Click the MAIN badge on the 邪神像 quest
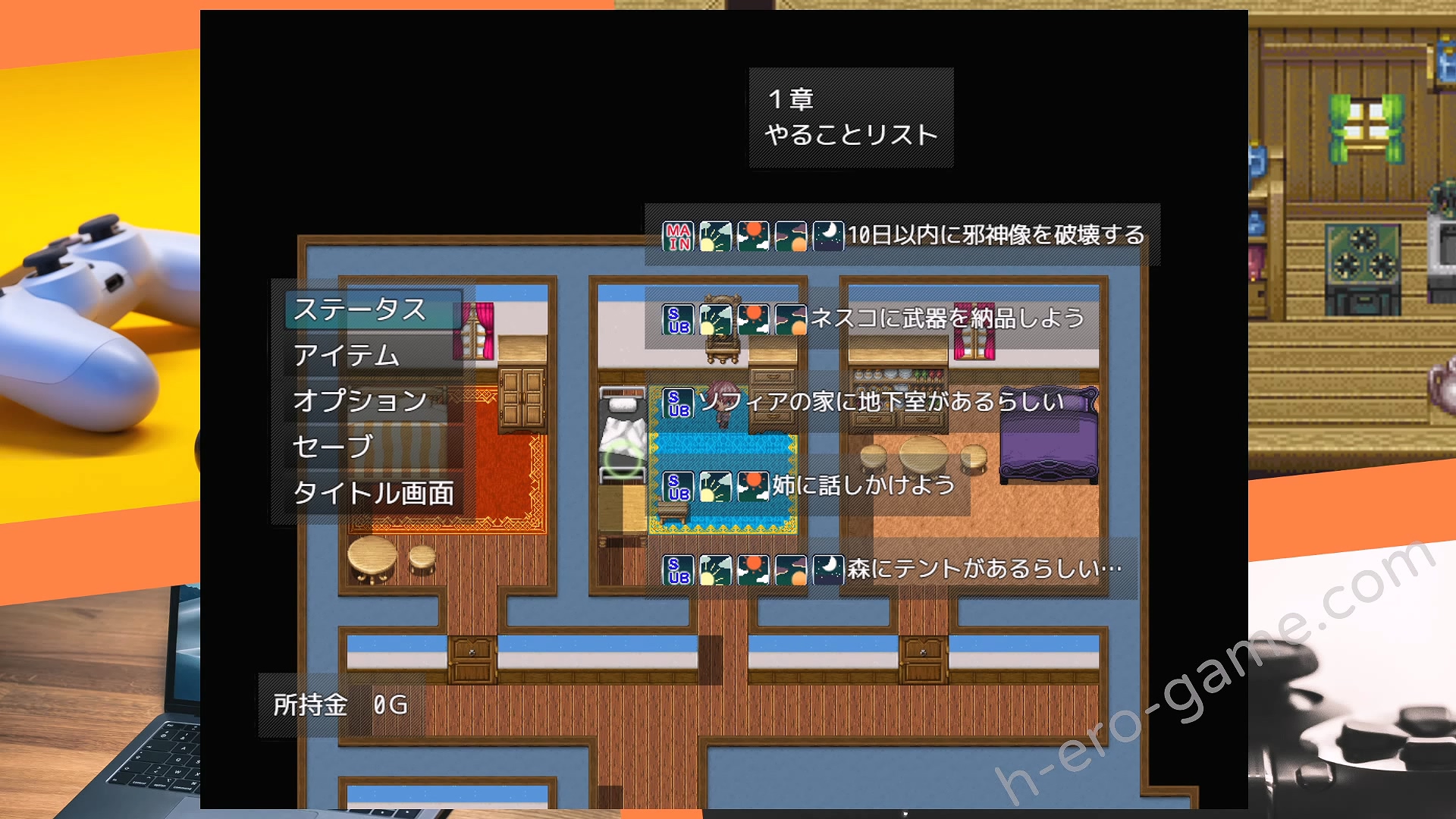1456x819 pixels. click(677, 235)
